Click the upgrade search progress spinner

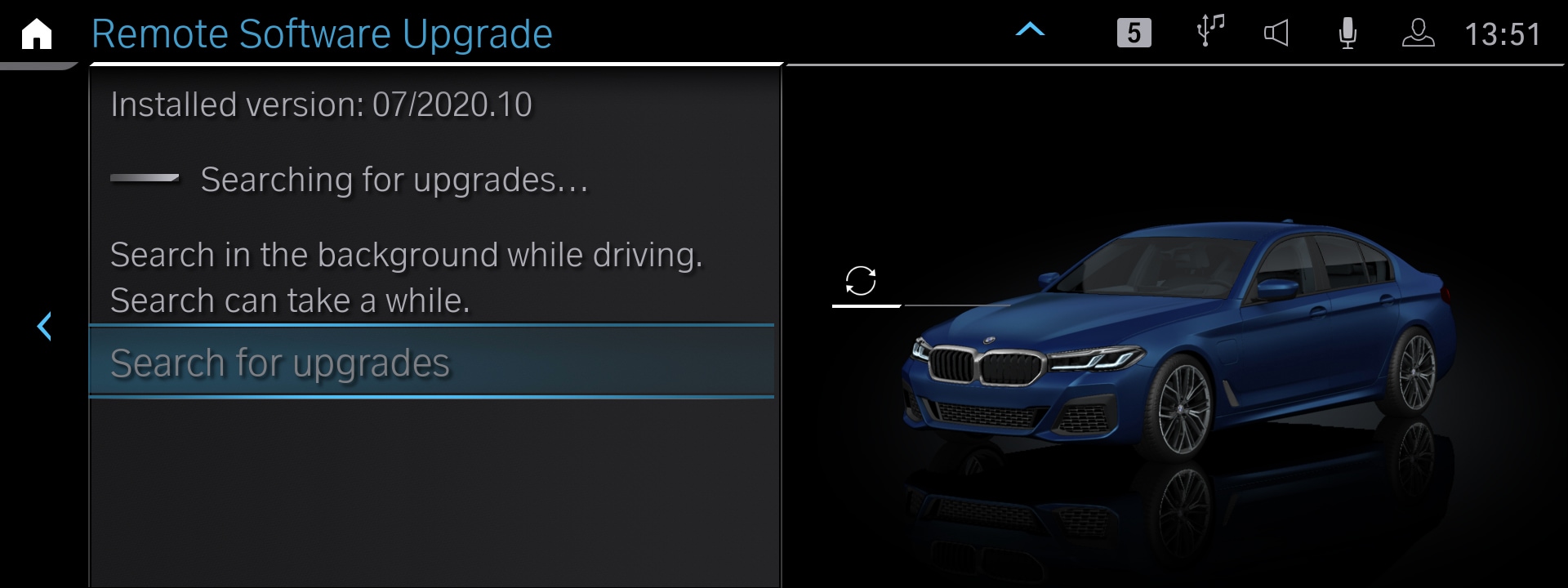tap(145, 178)
